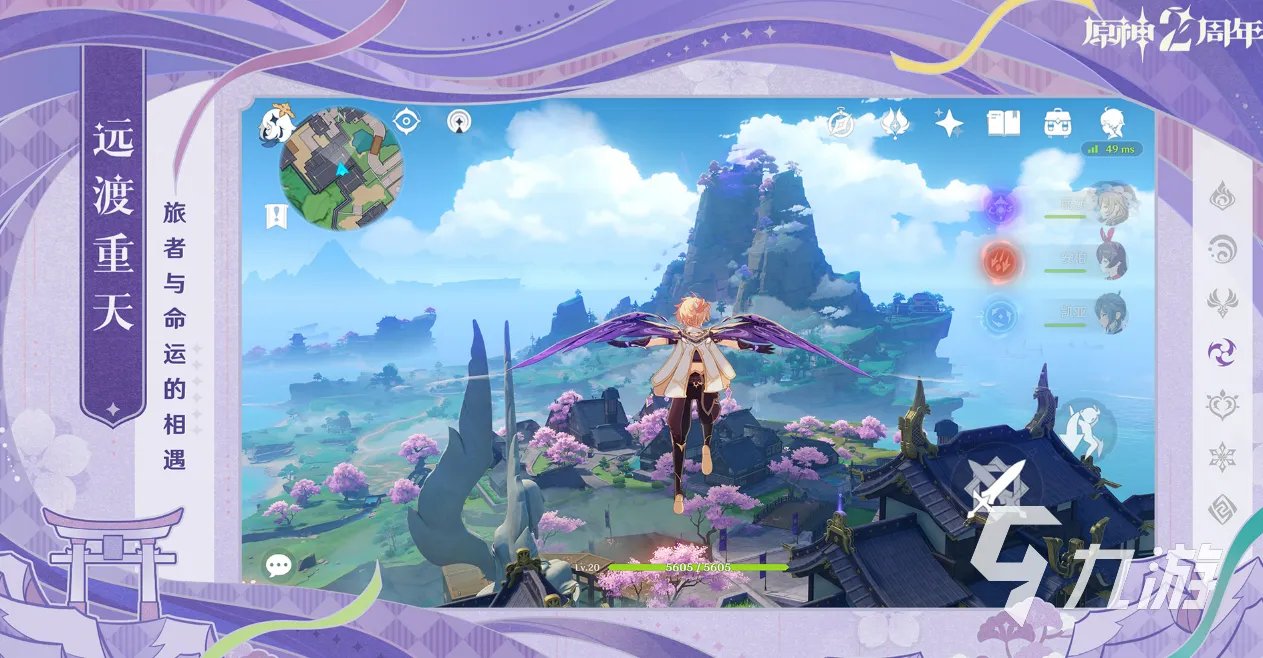1263x658 pixels.
Task: Toggle the elemental sight eye icon
Action: 406,122
